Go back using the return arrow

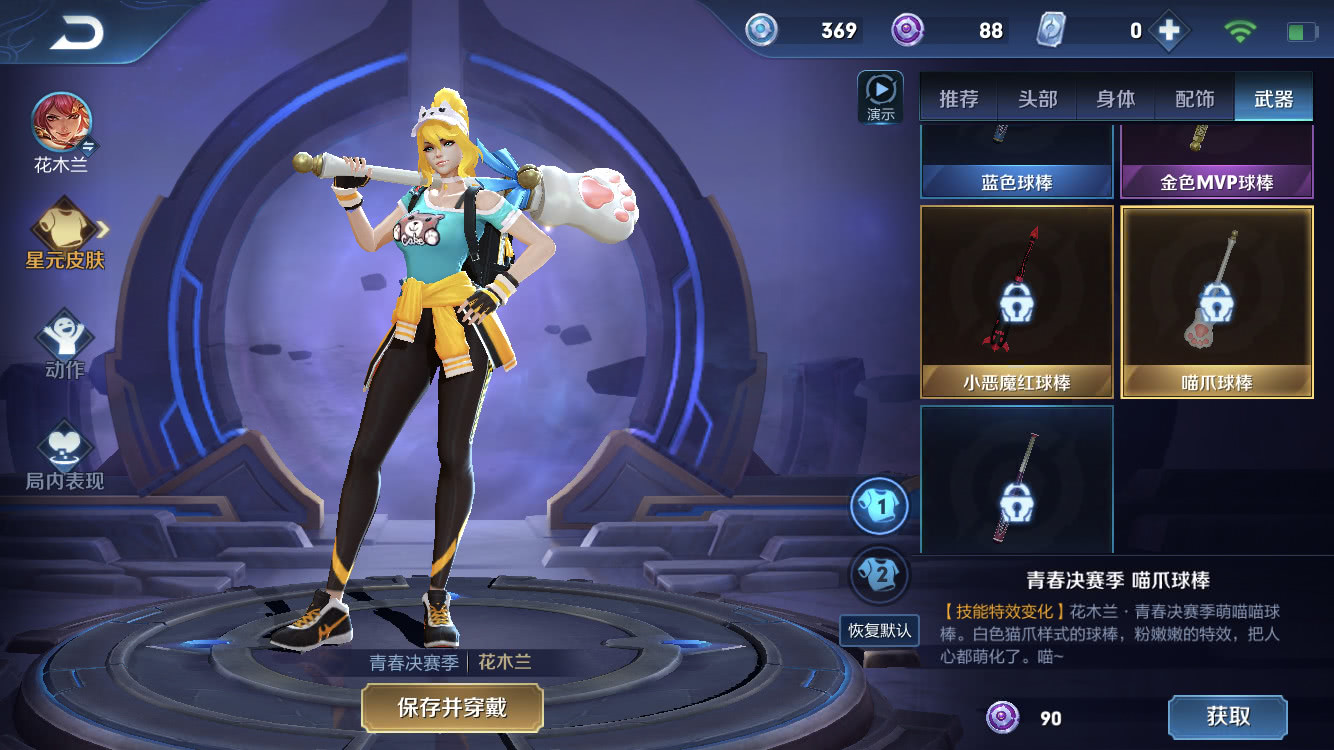(76, 34)
